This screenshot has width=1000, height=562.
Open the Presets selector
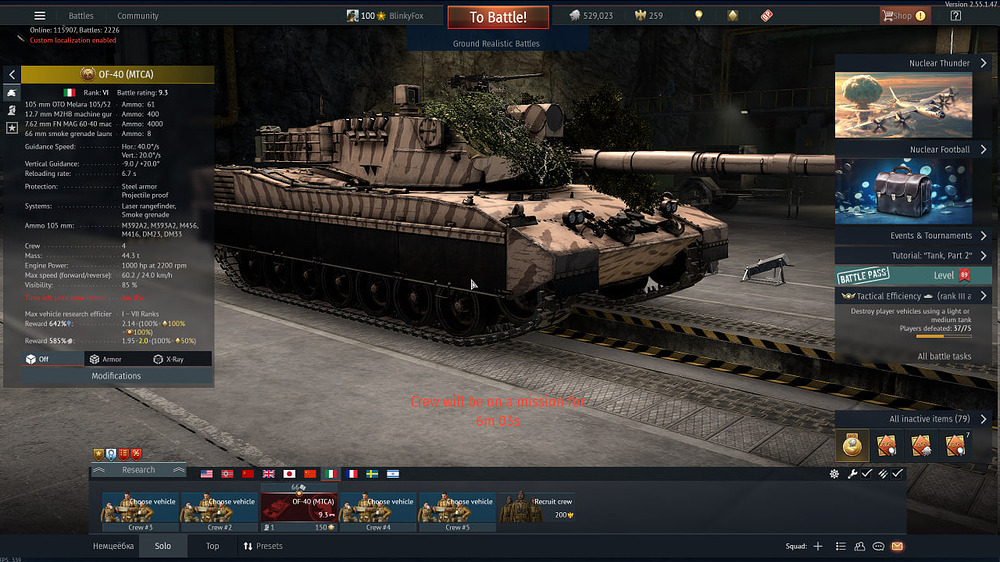pos(262,546)
